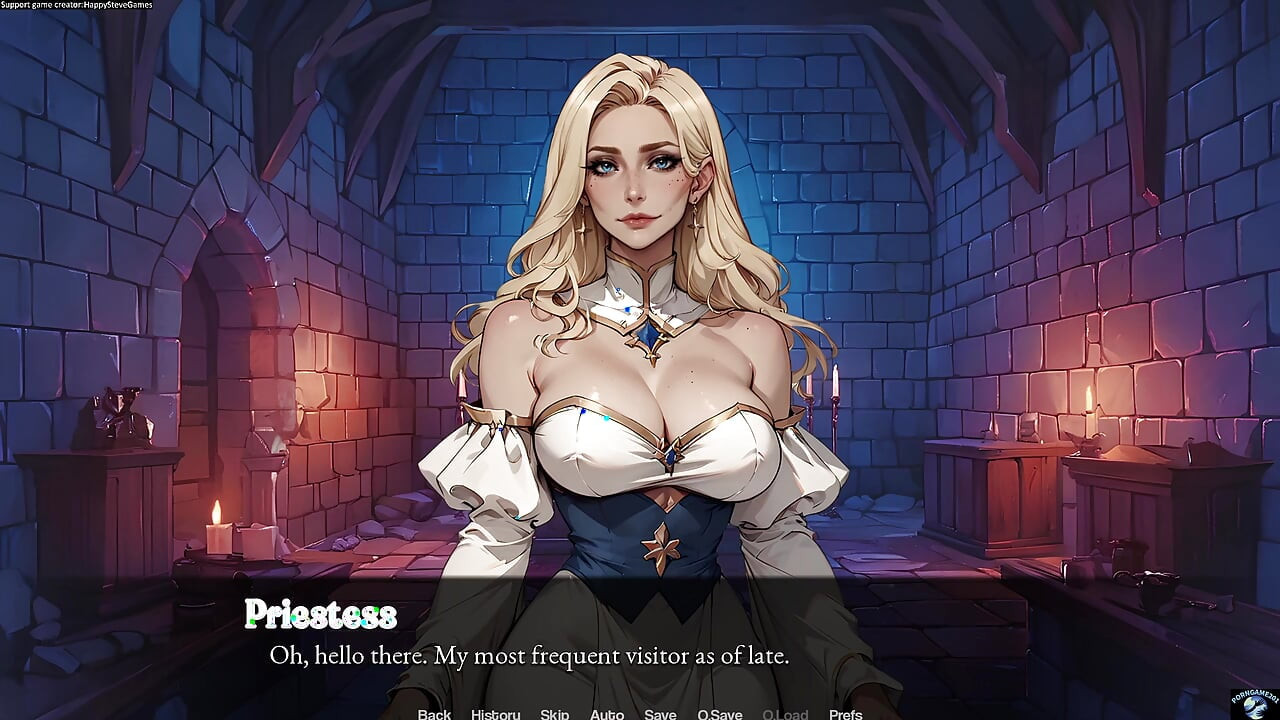Viewport: 1280px width, 720px height.
Task: Open the History screen
Action: click(494, 714)
